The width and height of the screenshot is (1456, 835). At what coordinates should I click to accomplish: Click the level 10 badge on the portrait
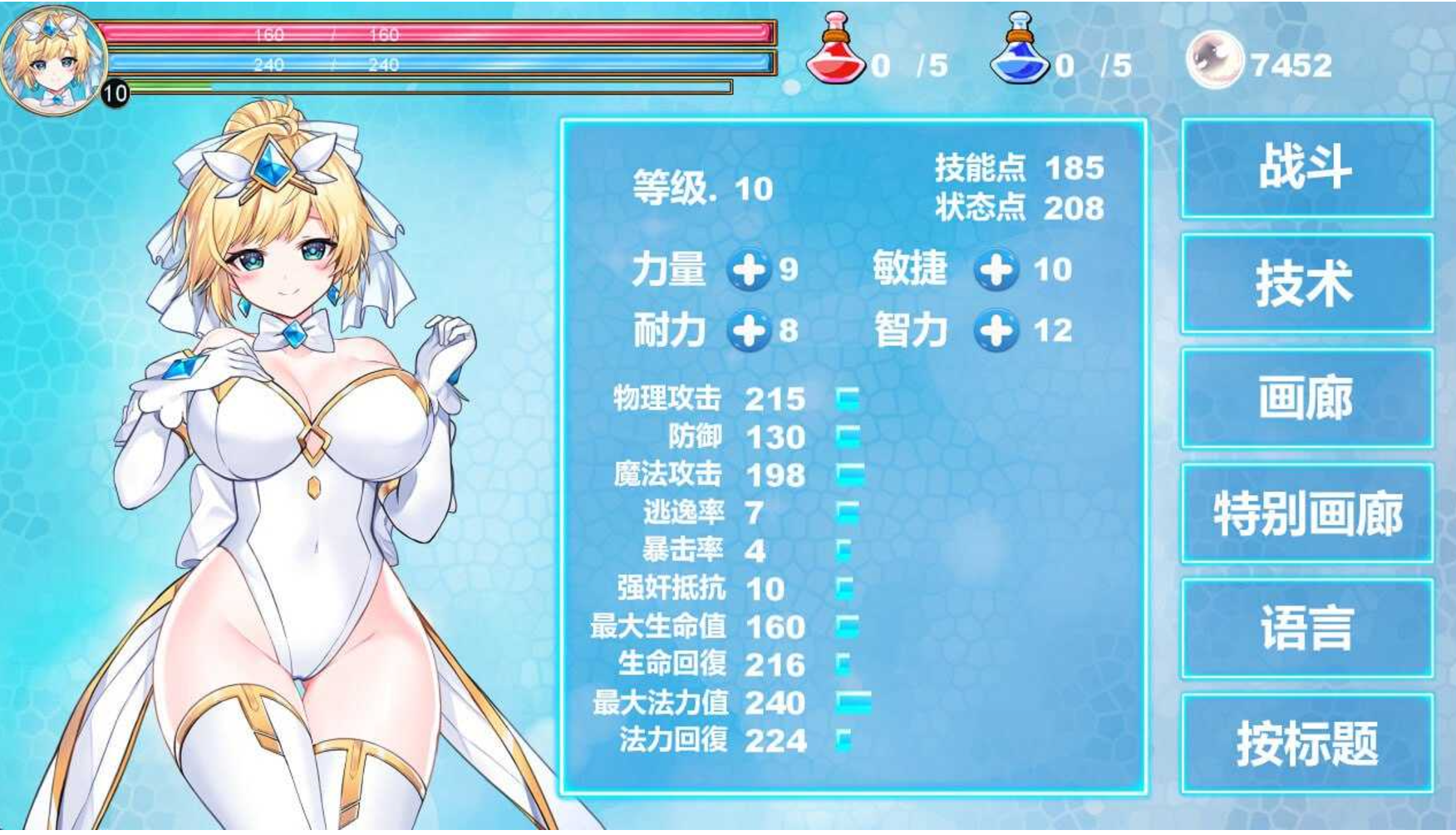tap(115, 93)
